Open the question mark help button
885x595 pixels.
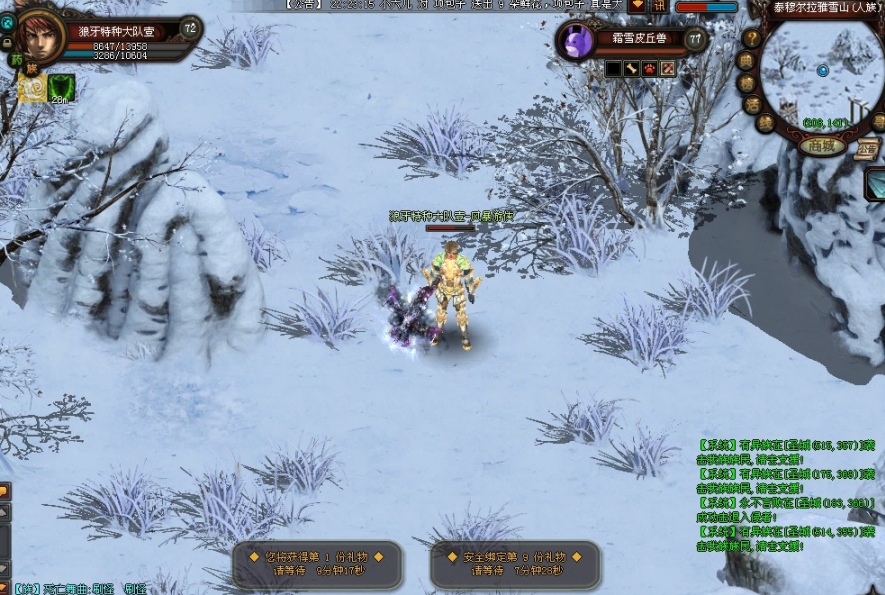(752, 39)
